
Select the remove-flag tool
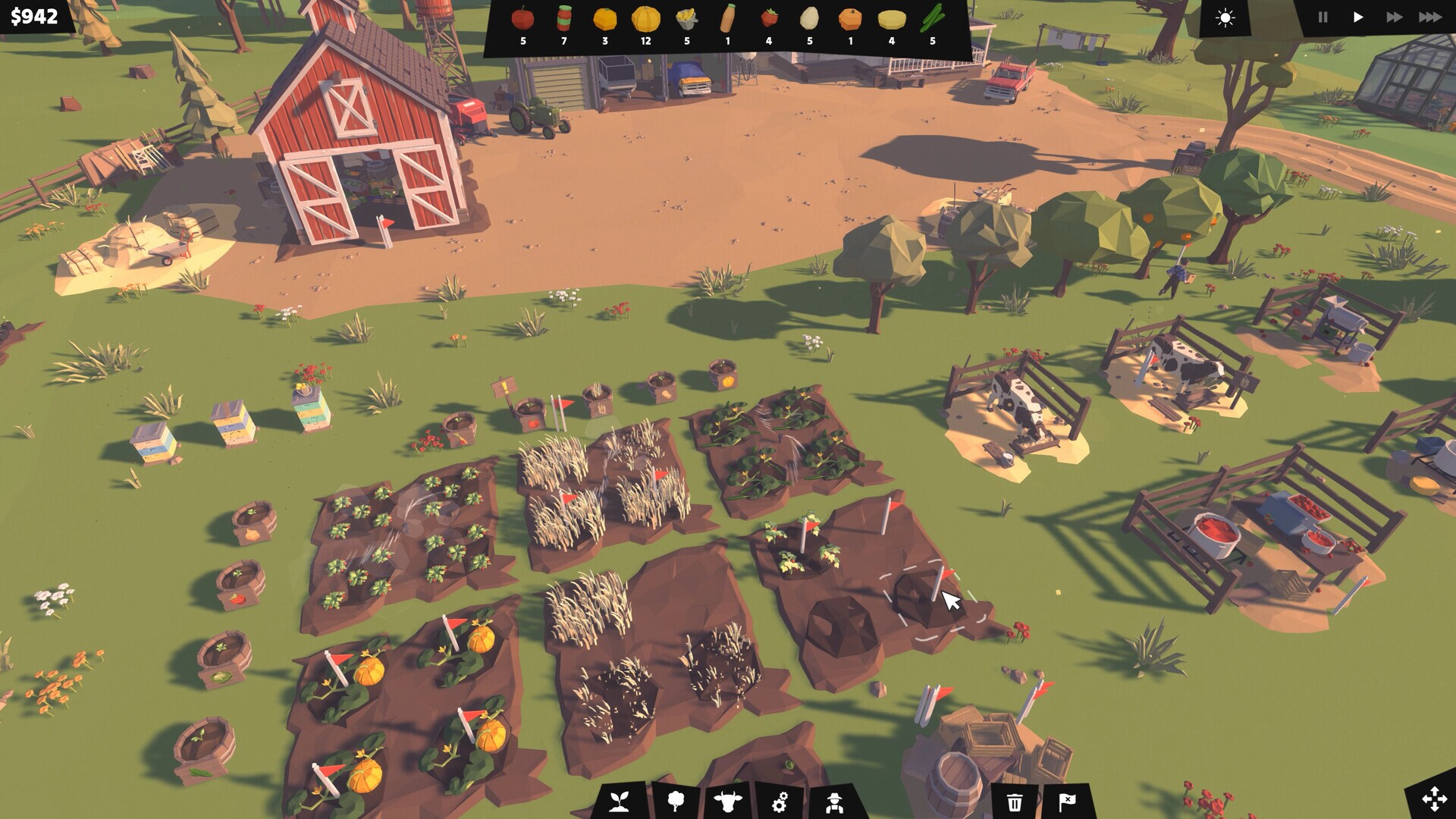(1067, 801)
